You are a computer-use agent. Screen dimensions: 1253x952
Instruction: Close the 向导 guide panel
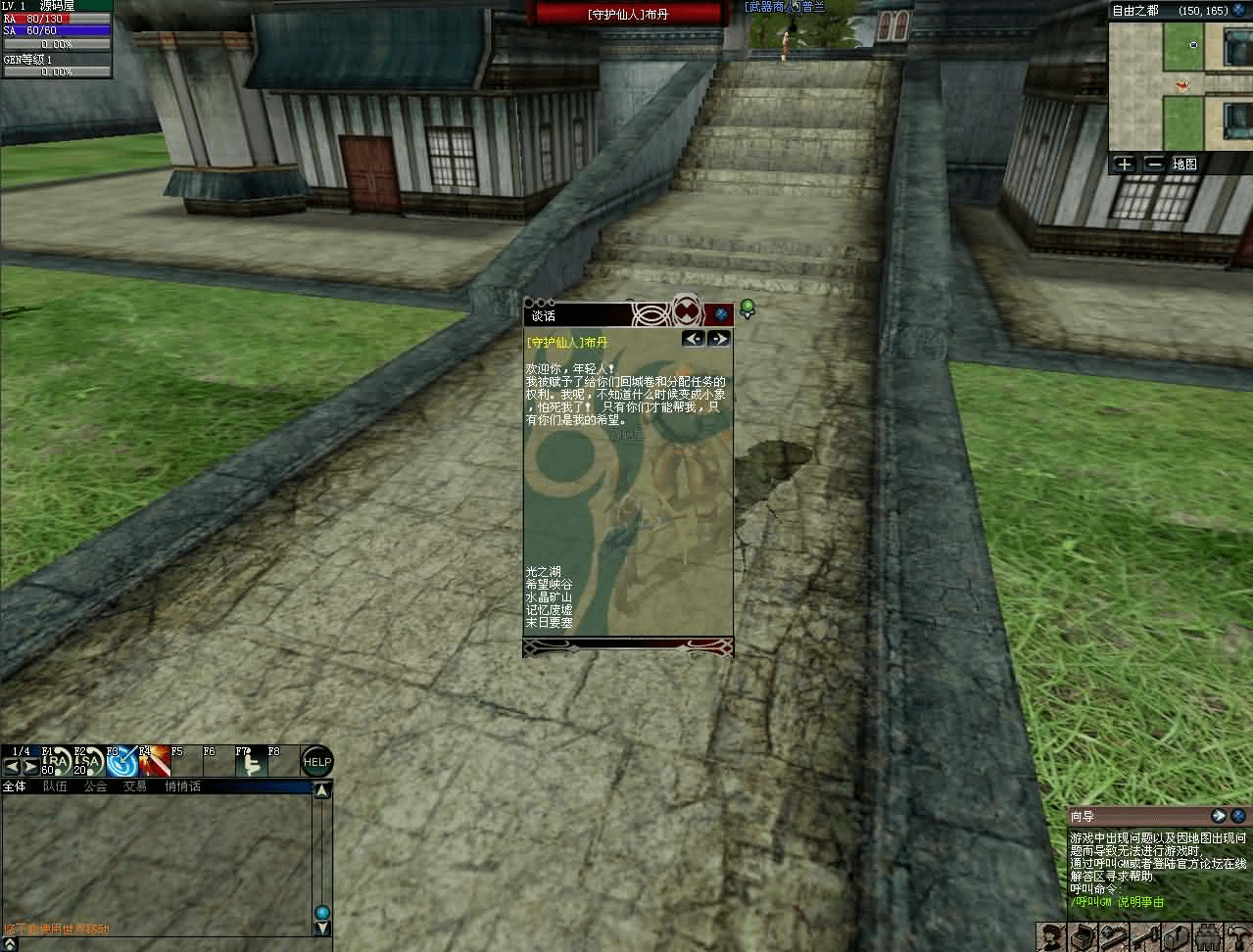click(1238, 816)
